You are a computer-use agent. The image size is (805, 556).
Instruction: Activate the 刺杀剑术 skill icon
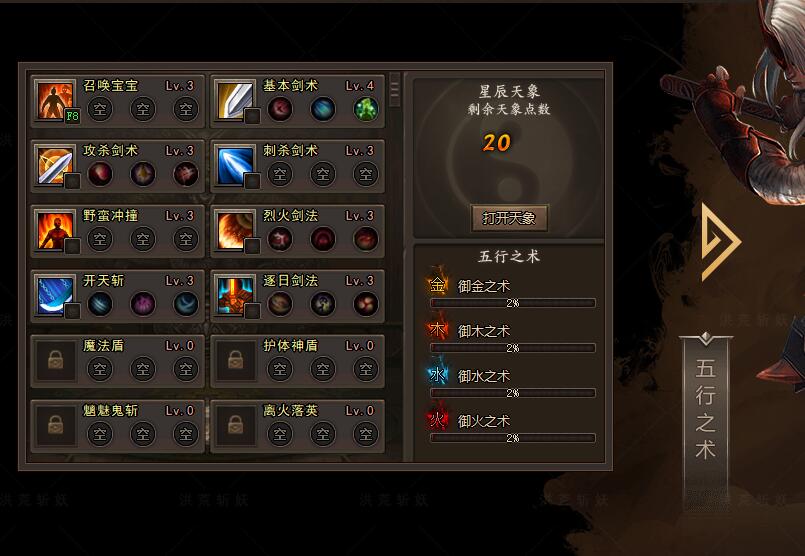tap(236, 165)
